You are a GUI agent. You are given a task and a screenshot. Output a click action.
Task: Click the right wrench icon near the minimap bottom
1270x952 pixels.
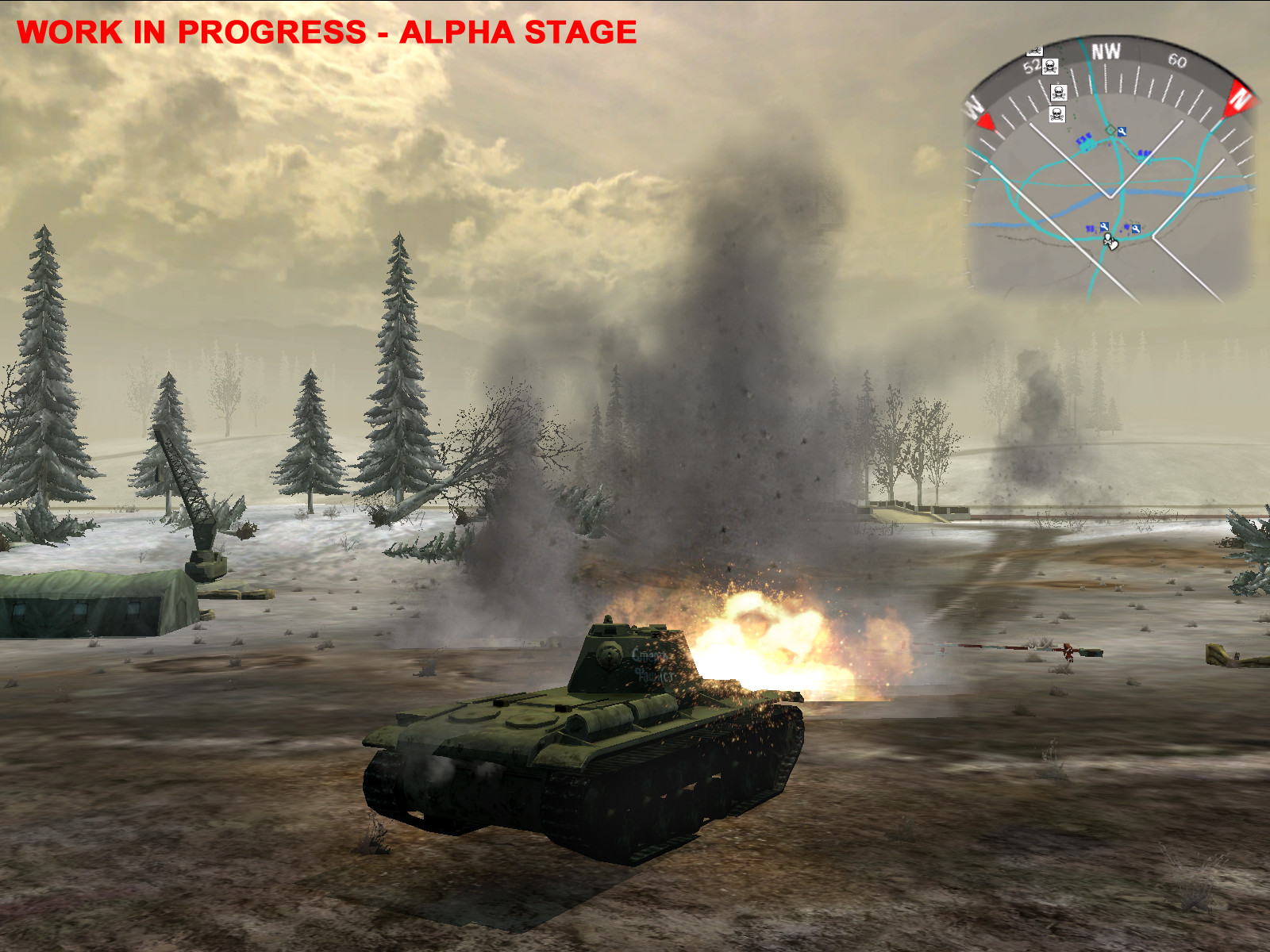pos(1136,228)
